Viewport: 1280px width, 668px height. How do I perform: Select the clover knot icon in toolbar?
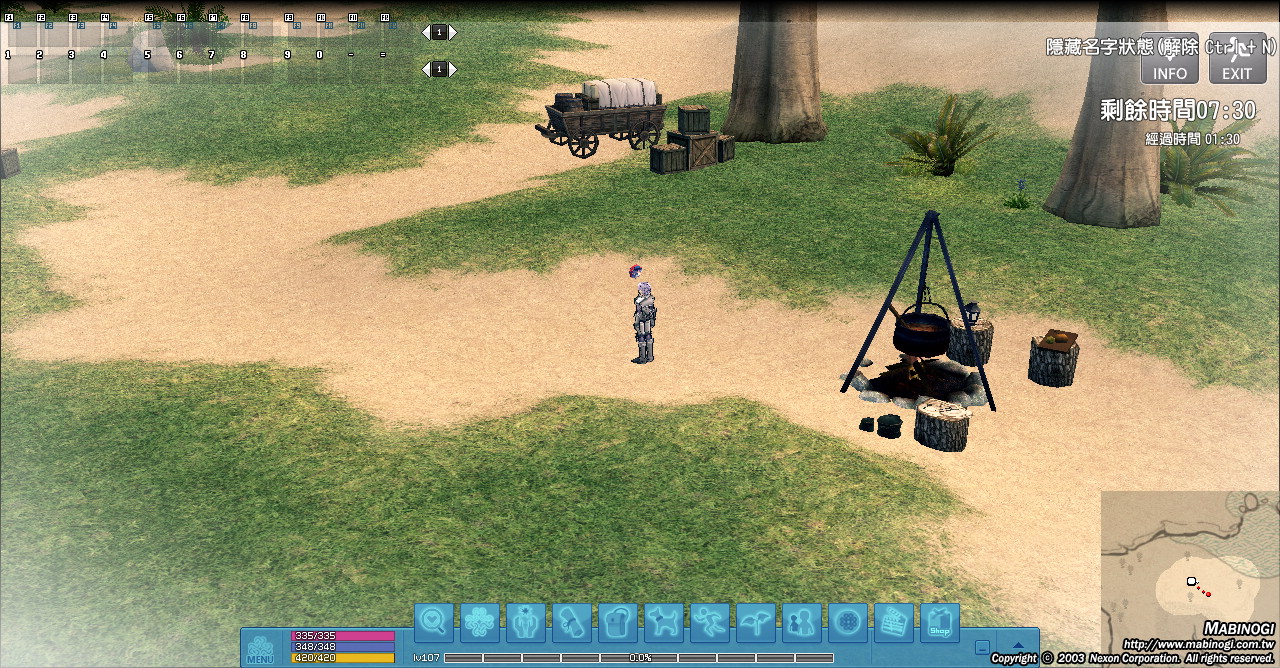click(x=480, y=622)
